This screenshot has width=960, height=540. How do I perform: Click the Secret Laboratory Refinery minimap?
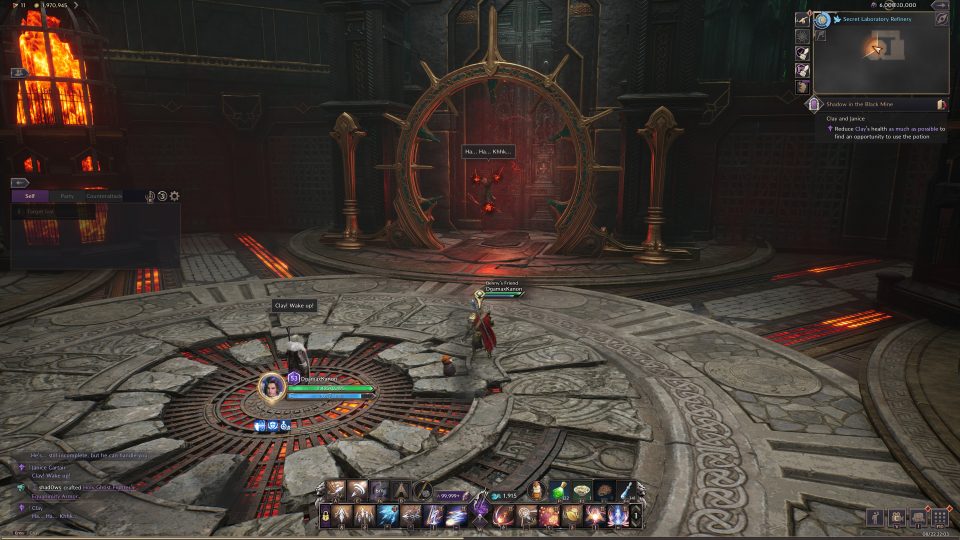[x=880, y=58]
